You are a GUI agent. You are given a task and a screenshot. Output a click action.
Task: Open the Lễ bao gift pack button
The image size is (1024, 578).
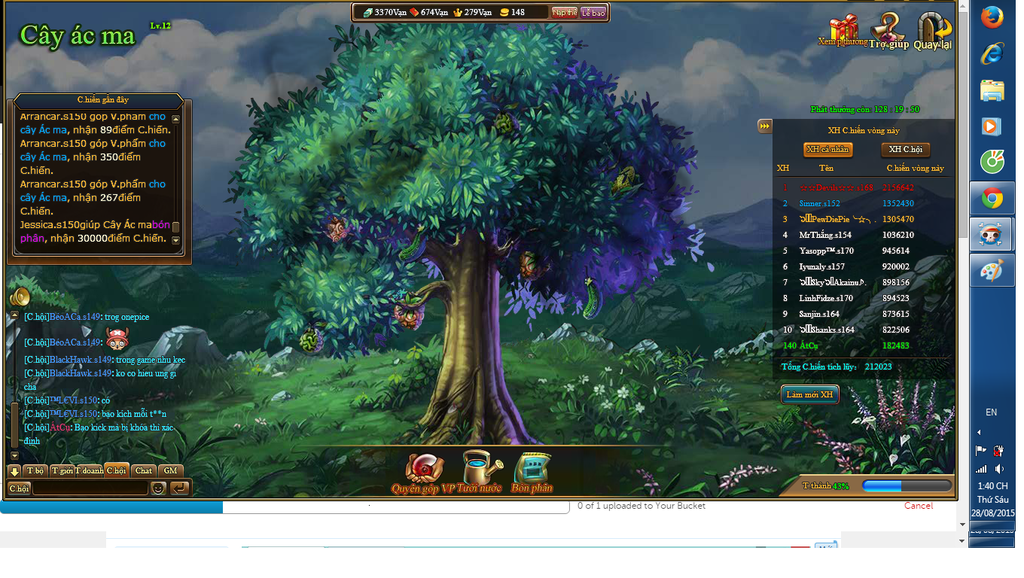click(592, 13)
